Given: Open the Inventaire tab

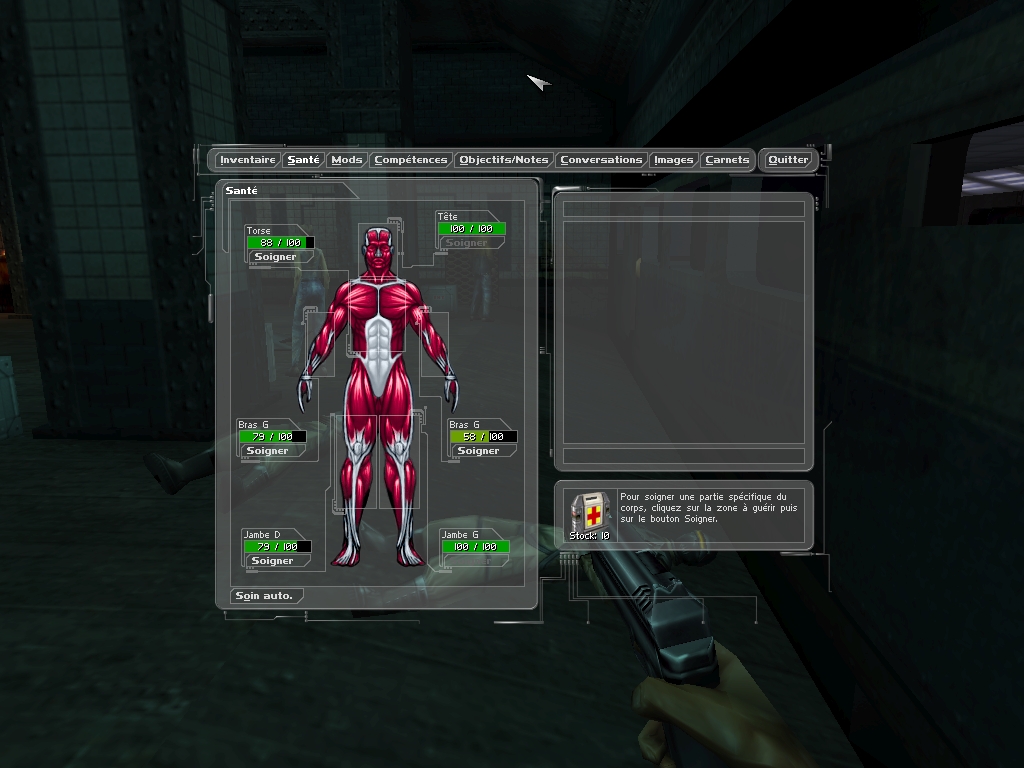Looking at the screenshot, I should 247,160.
